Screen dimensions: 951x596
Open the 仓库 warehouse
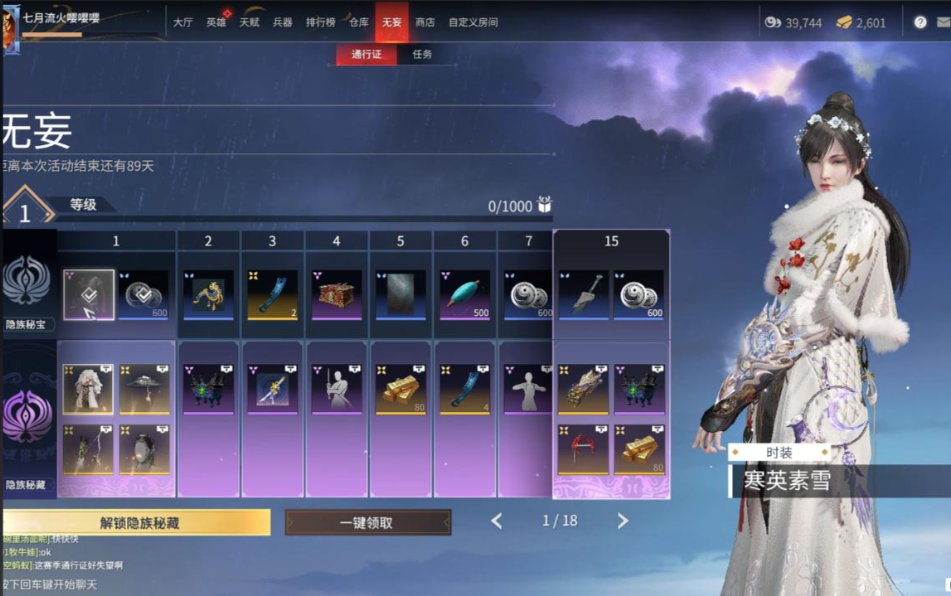coord(358,22)
